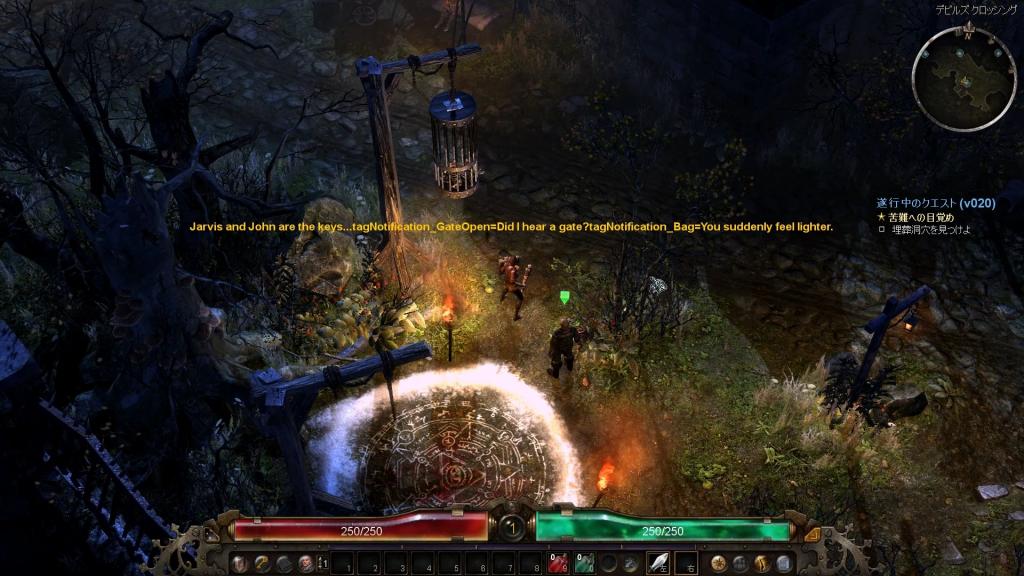This screenshot has height=576, width=1024.
Task: Click the orange flame-like menu icon
Action: (x=762, y=563)
